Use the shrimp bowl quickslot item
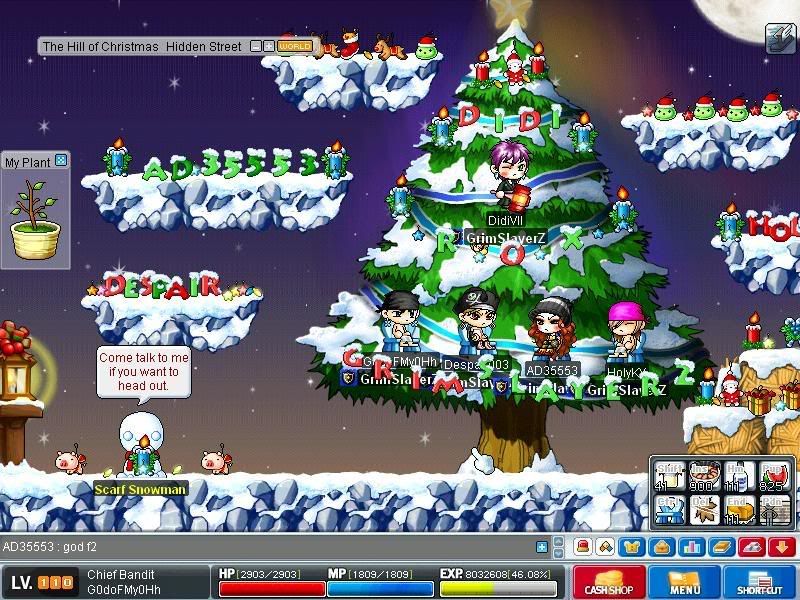 (705, 477)
